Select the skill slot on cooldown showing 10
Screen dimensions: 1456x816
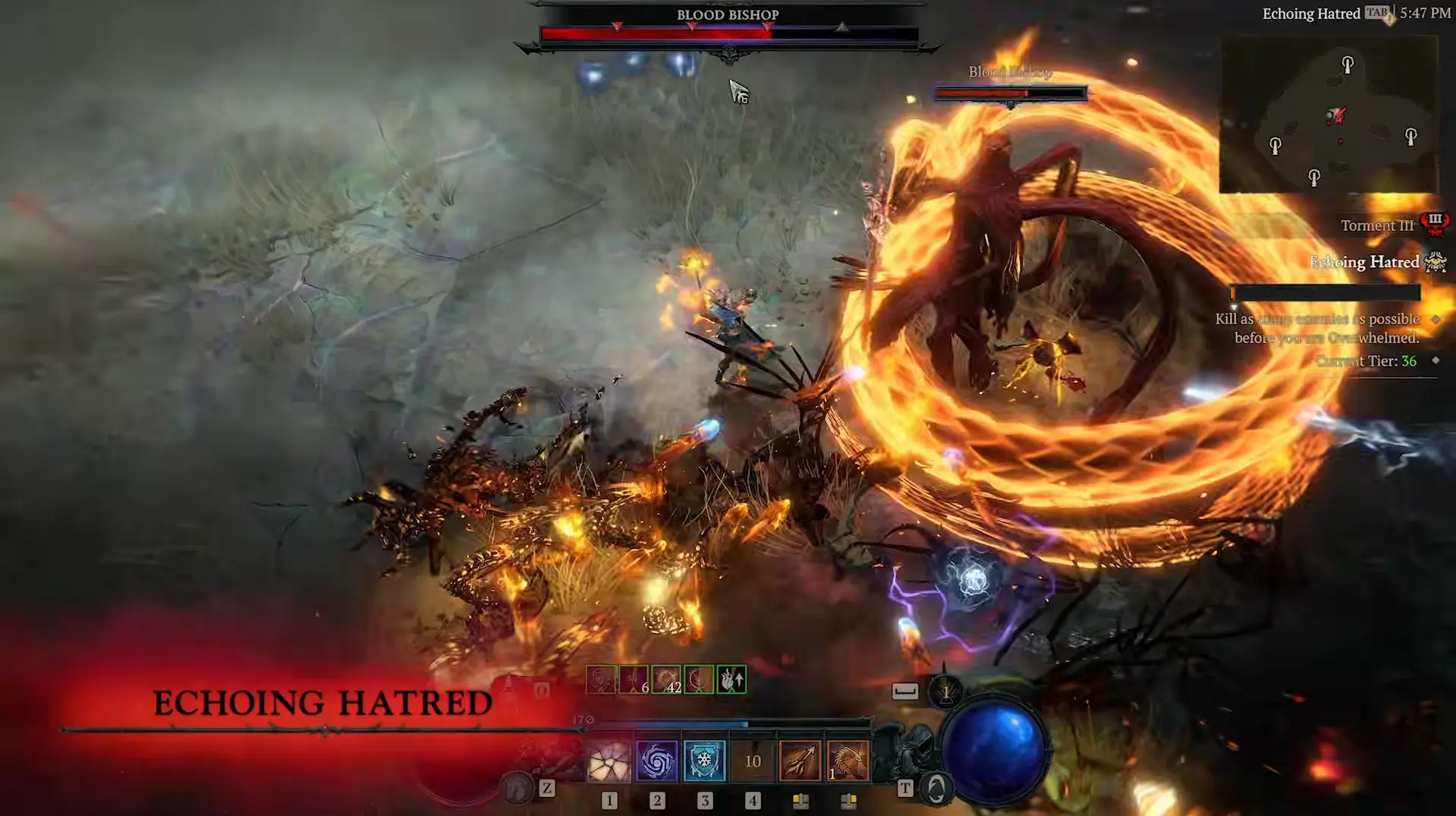(x=753, y=761)
